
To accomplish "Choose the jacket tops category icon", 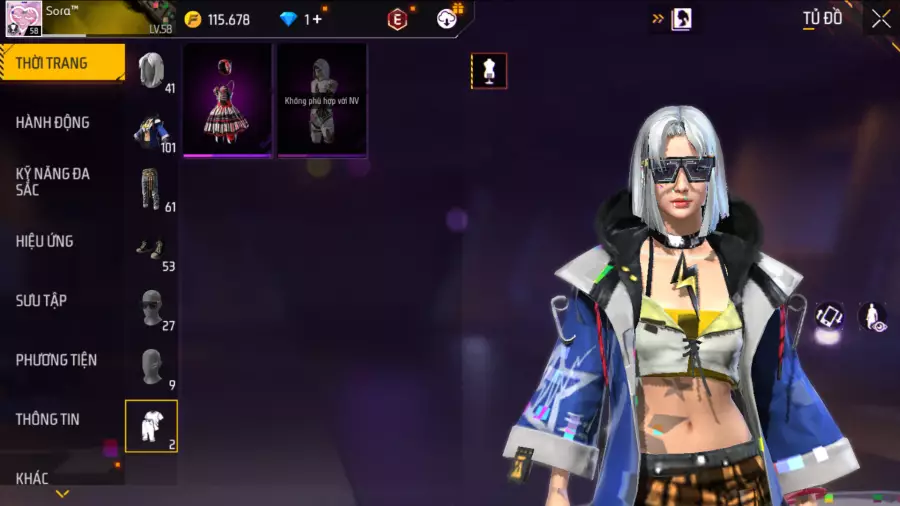I will coord(151,130).
